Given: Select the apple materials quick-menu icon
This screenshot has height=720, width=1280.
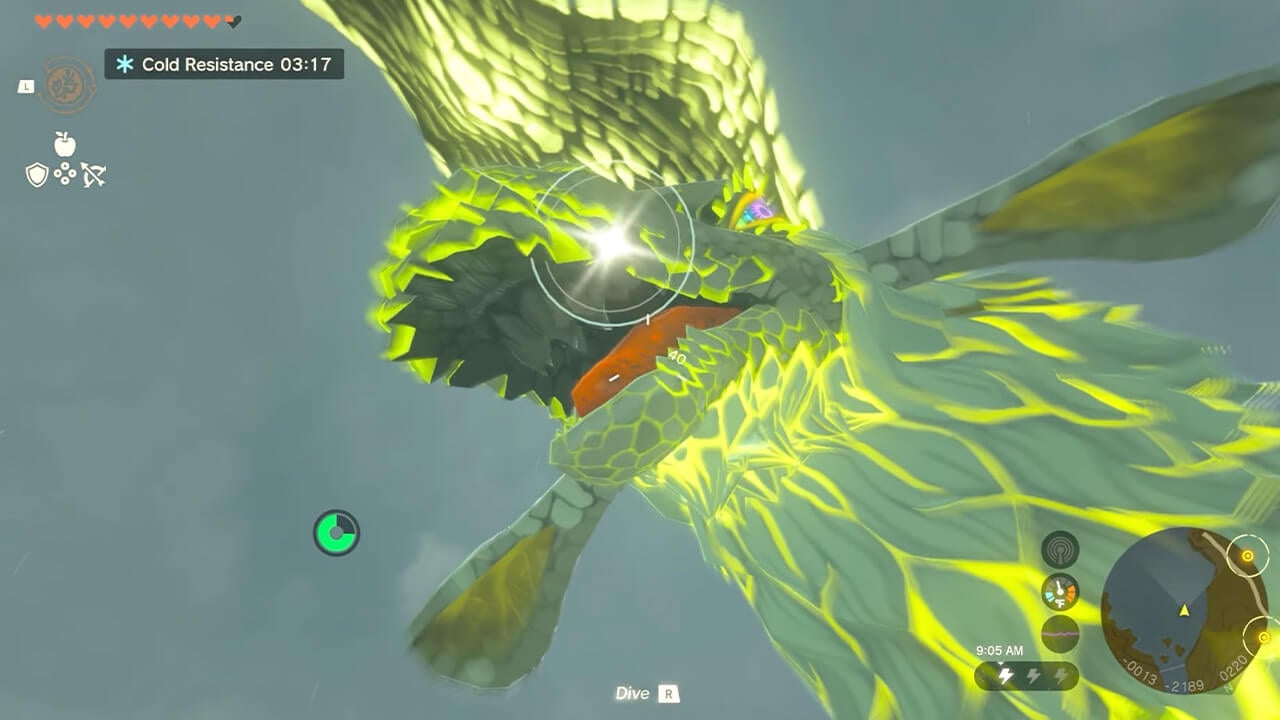Looking at the screenshot, I should point(65,144).
